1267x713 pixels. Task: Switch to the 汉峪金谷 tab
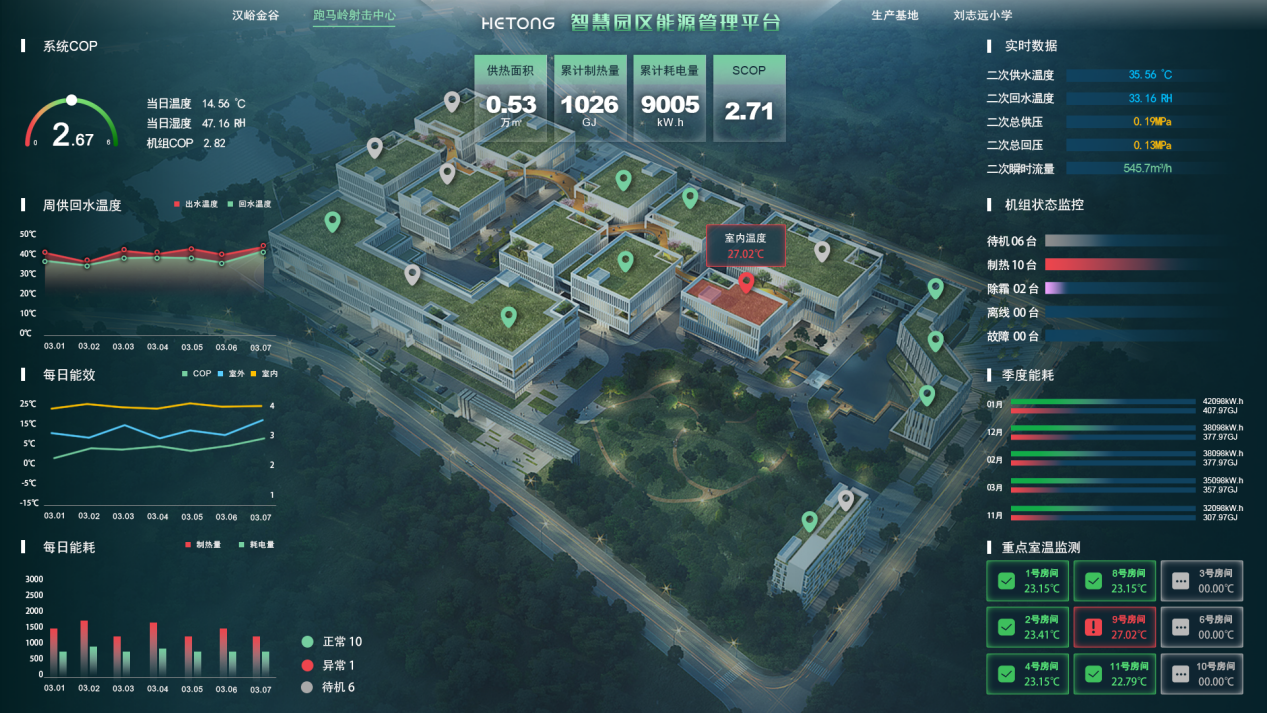click(255, 16)
